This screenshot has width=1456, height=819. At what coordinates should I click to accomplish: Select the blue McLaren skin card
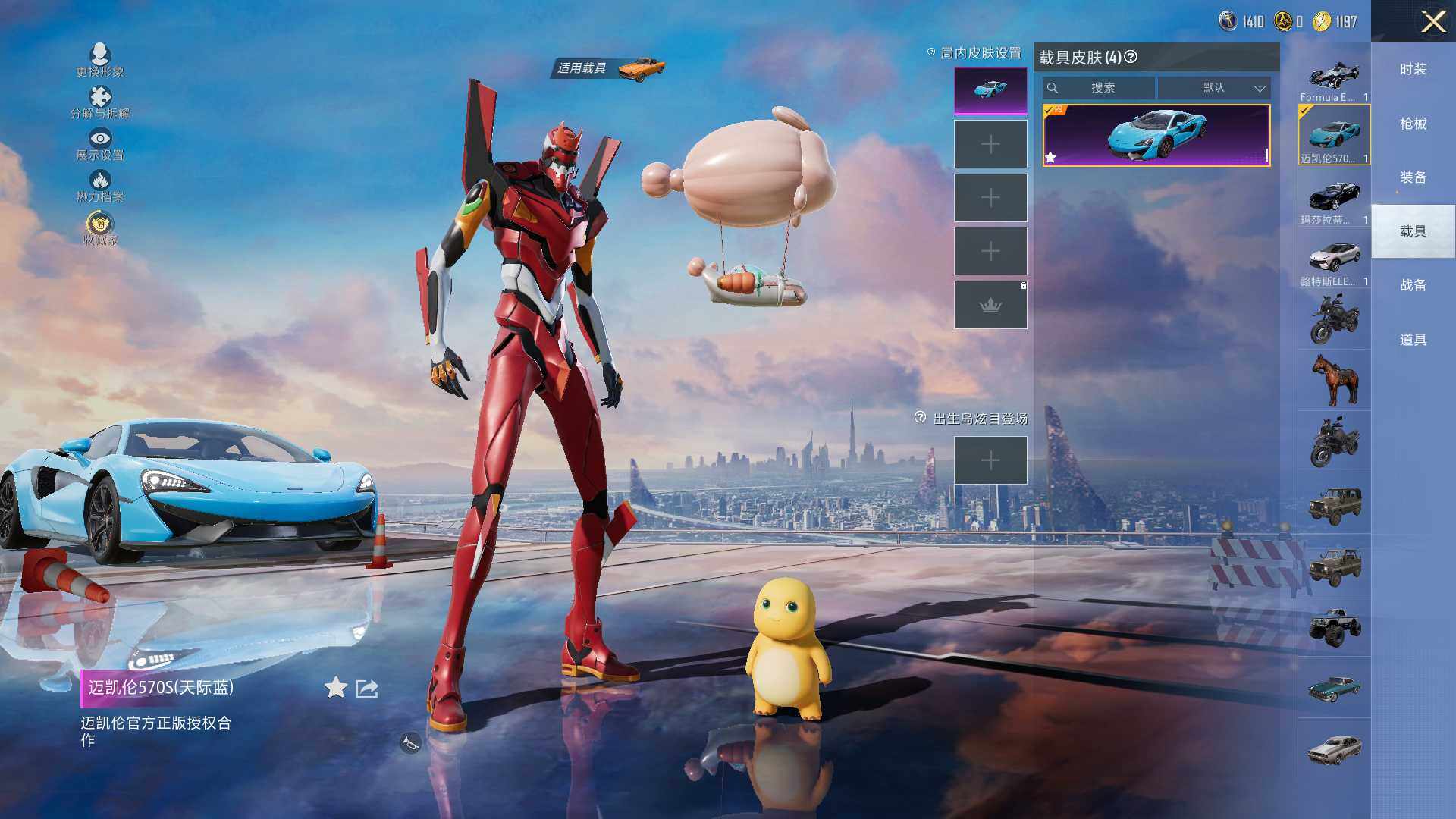click(1156, 135)
